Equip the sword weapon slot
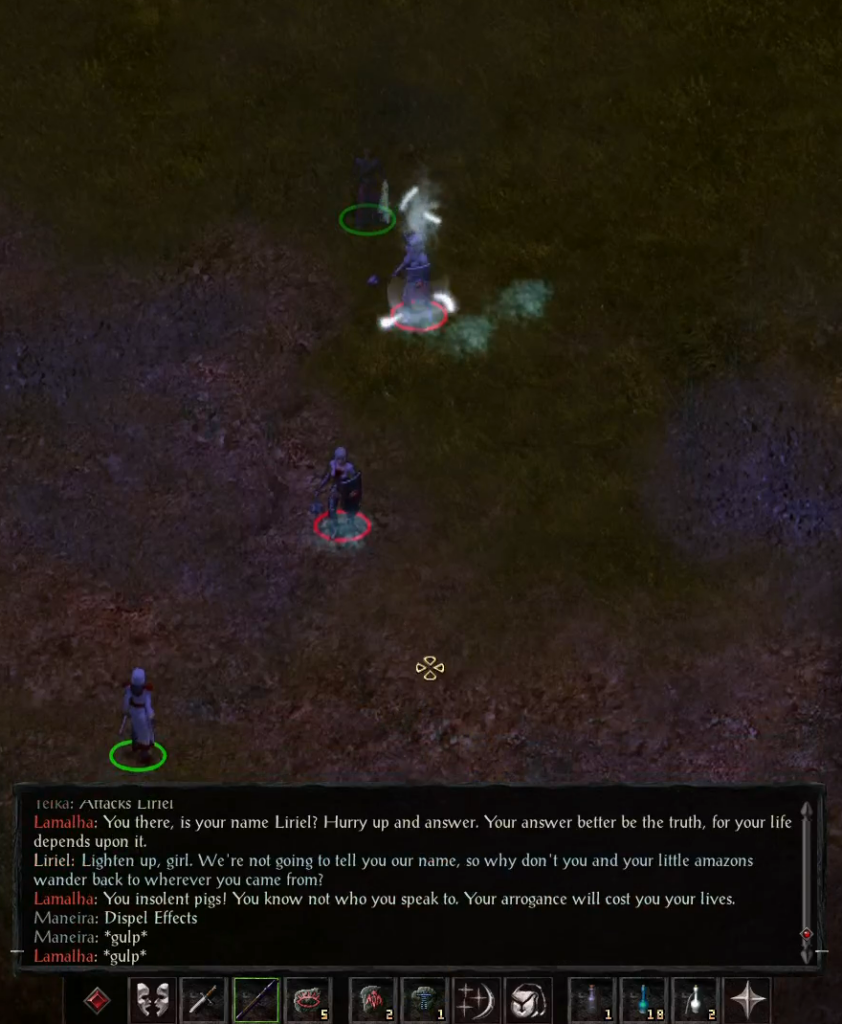 click(204, 1000)
